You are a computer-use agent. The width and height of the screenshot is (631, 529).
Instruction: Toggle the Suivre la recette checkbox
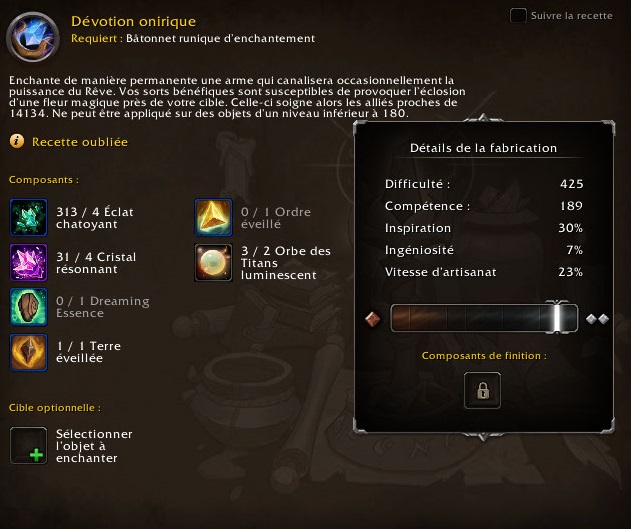pyautogui.click(x=518, y=15)
